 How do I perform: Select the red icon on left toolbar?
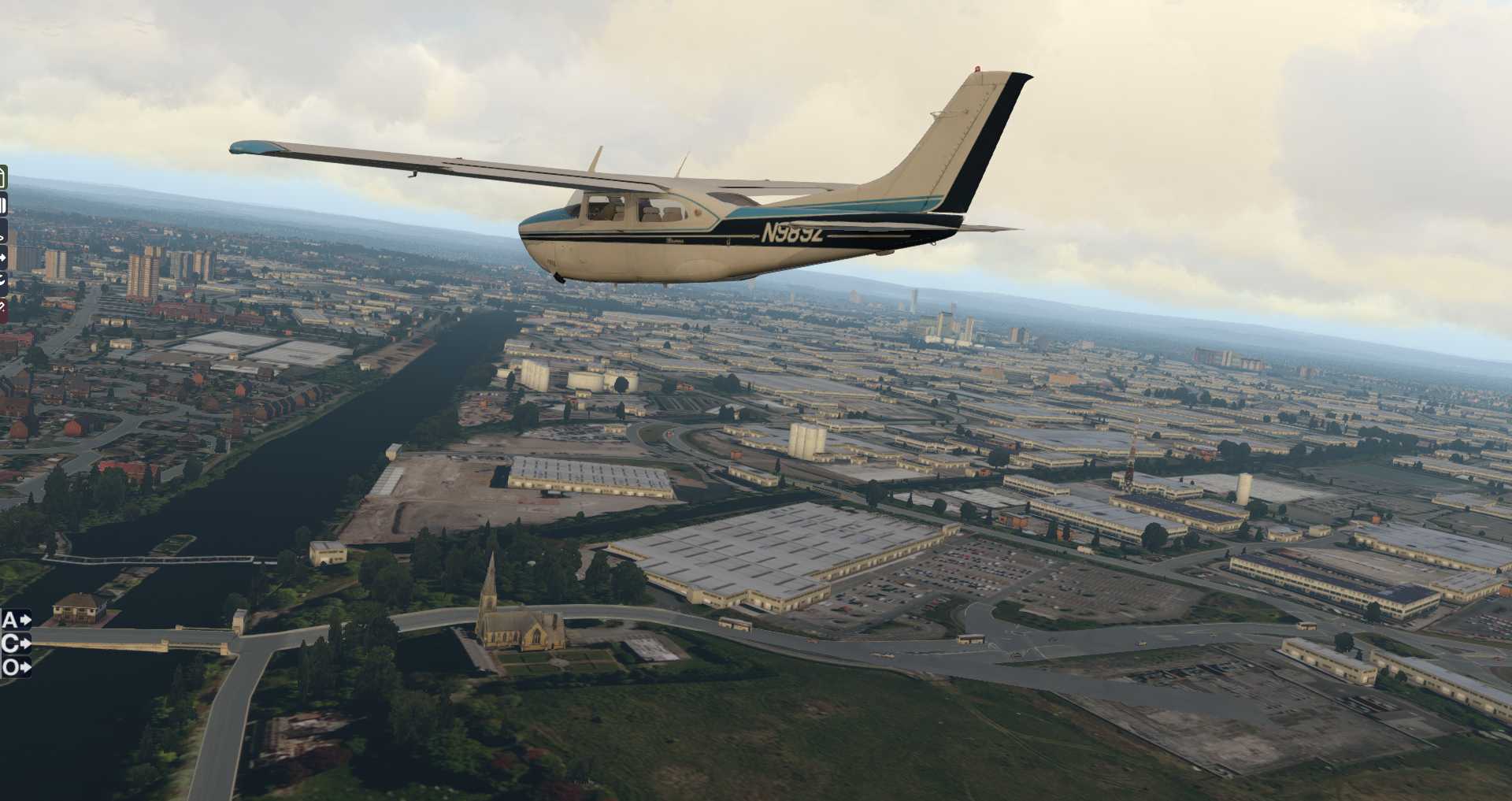(3, 310)
